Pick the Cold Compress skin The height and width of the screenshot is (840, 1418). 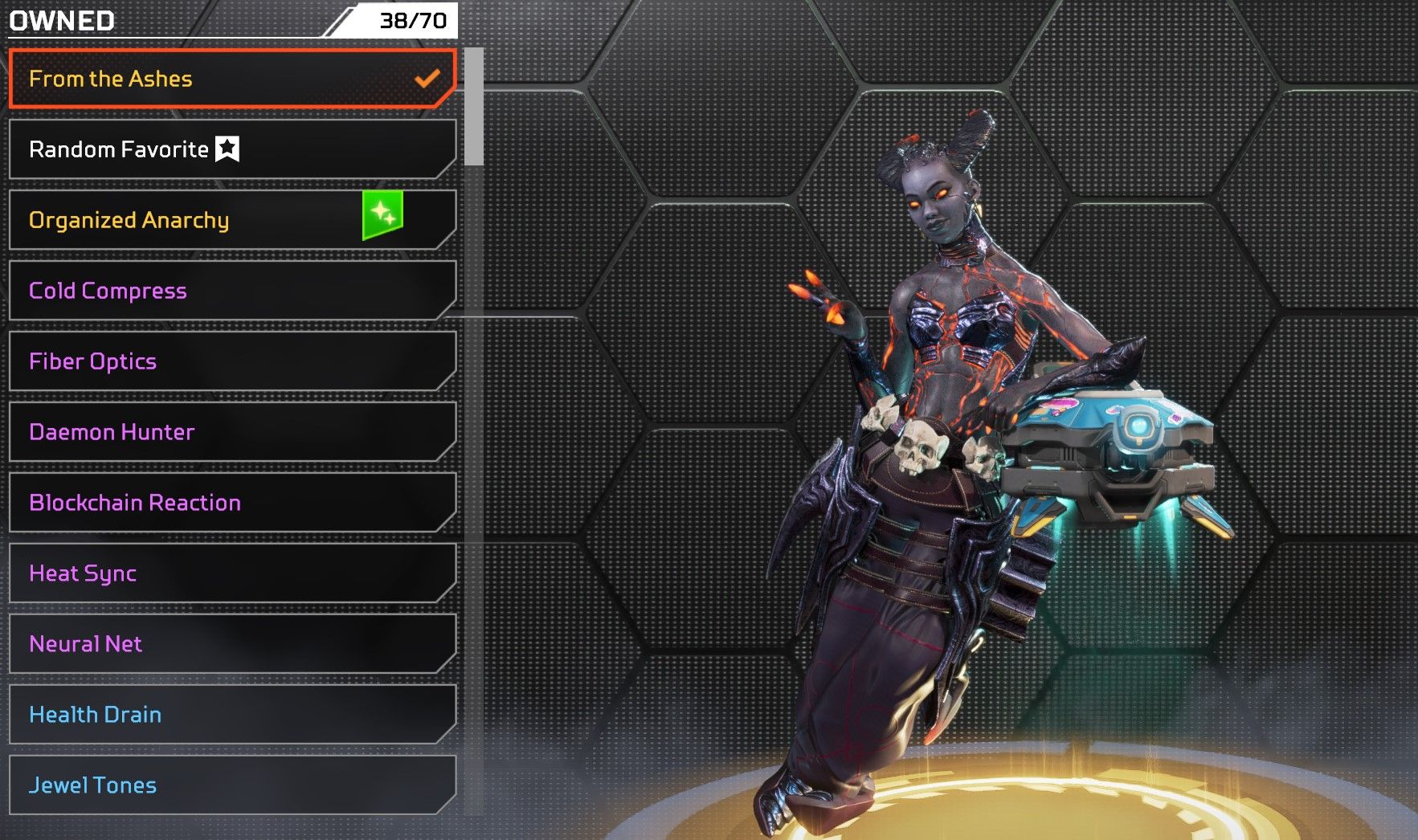tap(231, 291)
